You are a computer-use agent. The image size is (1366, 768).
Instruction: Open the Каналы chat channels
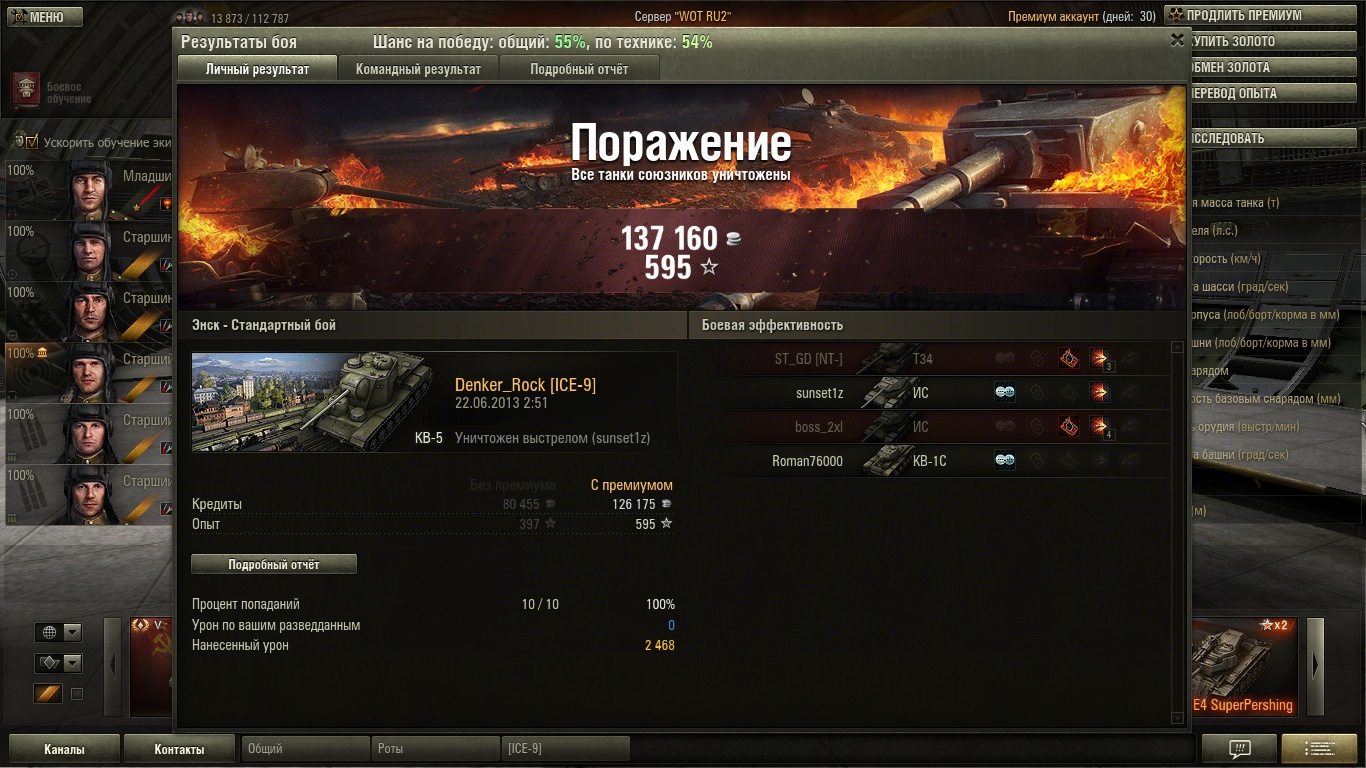pos(64,749)
